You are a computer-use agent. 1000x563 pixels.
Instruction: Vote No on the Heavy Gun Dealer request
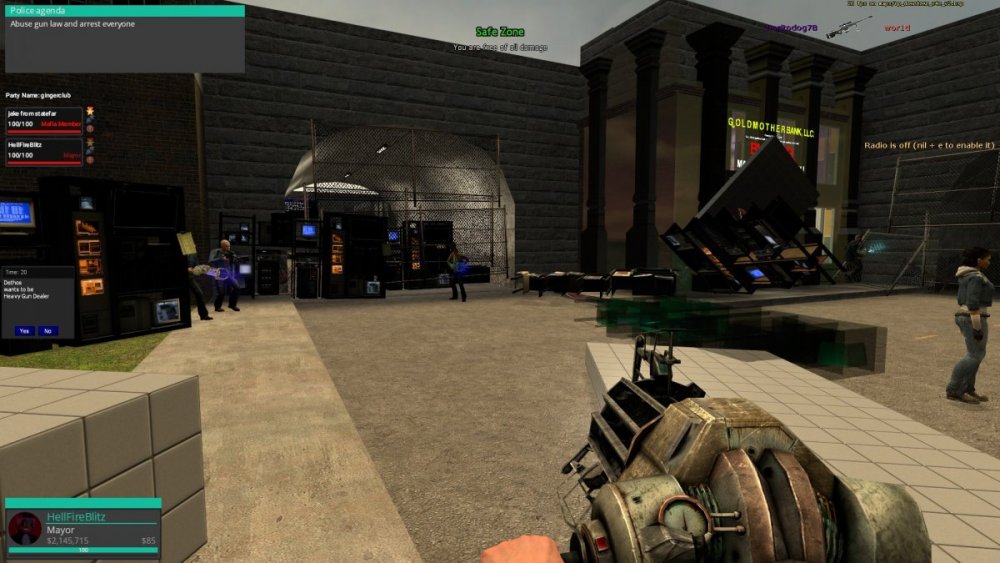[48, 330]
